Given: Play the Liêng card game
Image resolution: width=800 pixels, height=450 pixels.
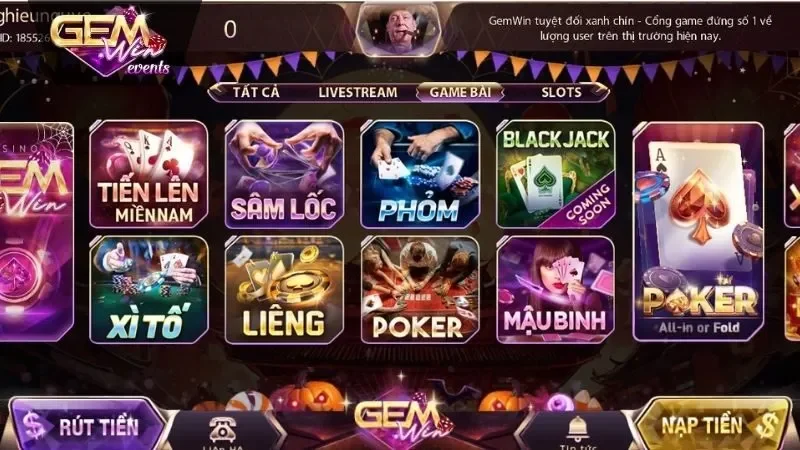Looking at the screenshot, I should pos(284,289).
